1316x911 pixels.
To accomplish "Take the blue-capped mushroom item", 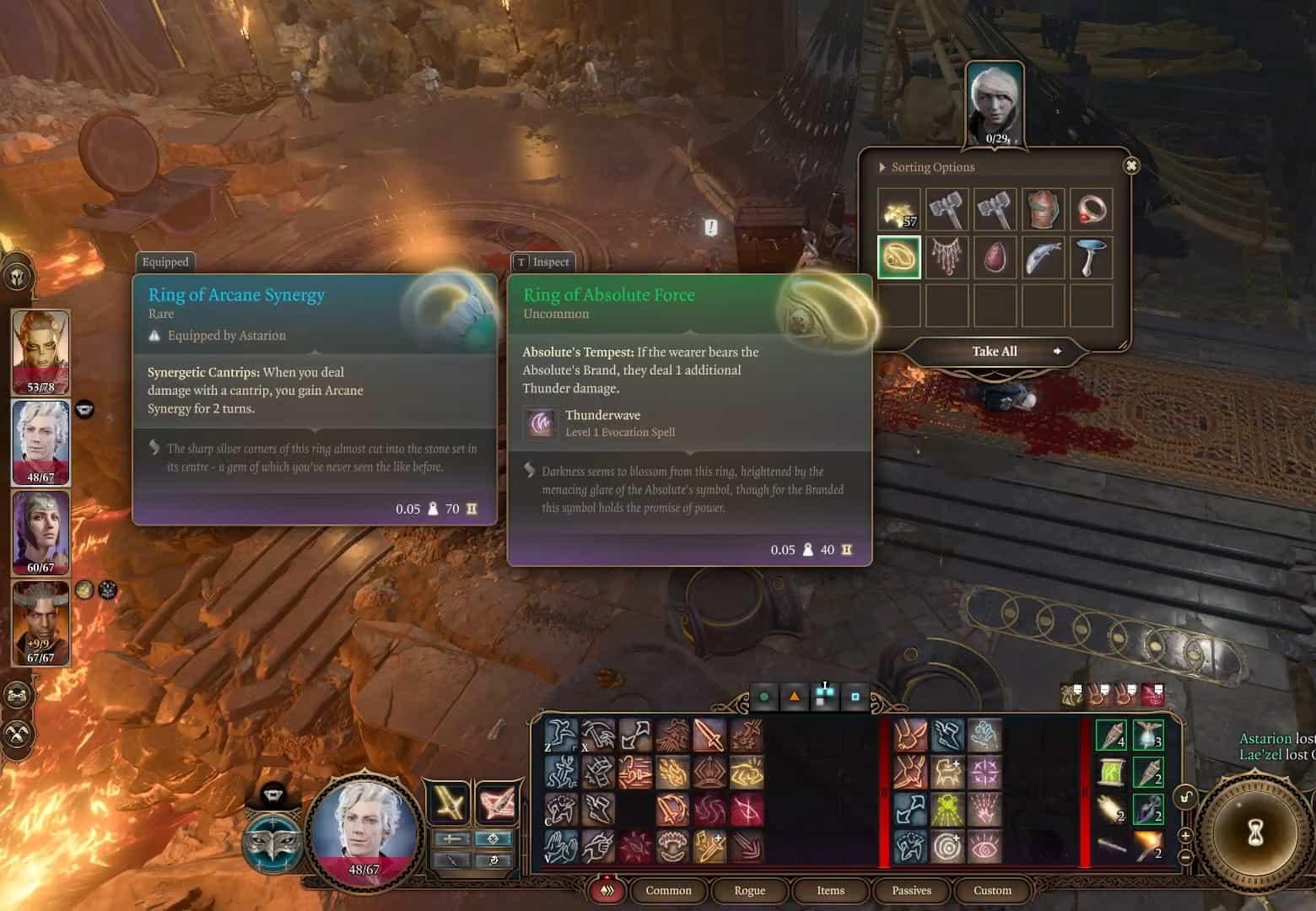I will tap(1091, 256).
